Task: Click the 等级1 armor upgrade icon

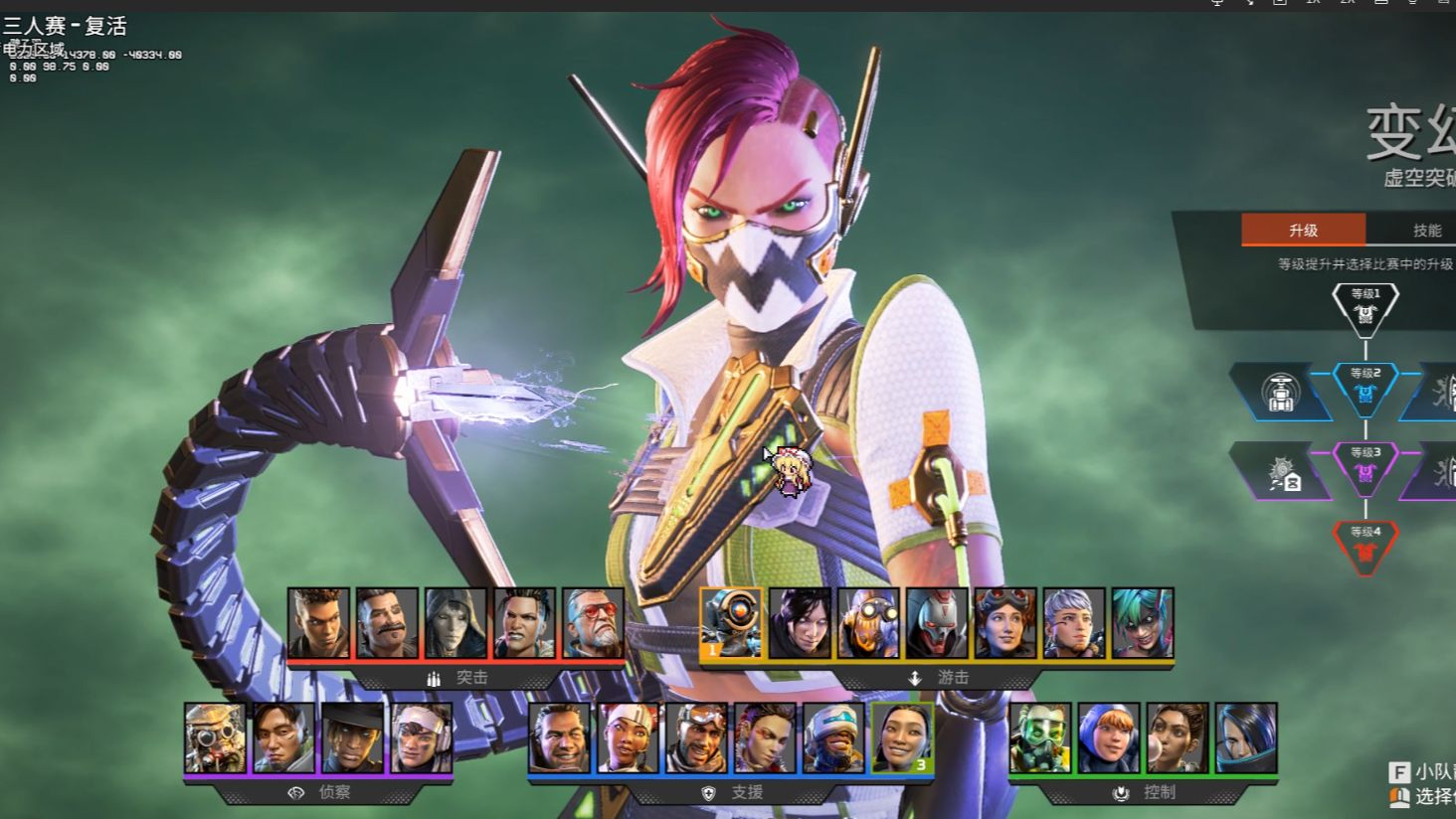Action: (x=1365, y=313)
